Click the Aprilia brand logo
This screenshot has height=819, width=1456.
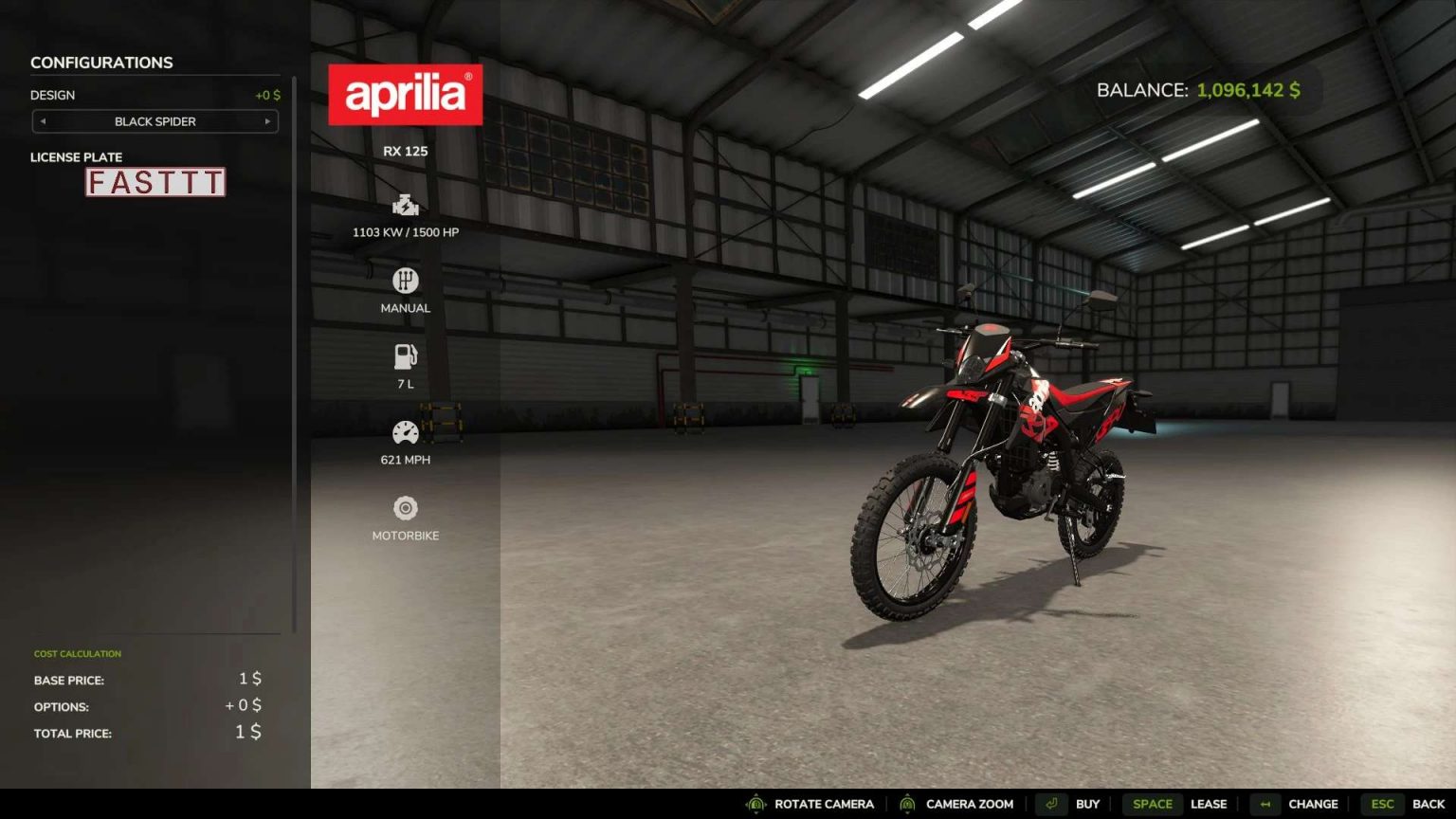coord(406,94)
